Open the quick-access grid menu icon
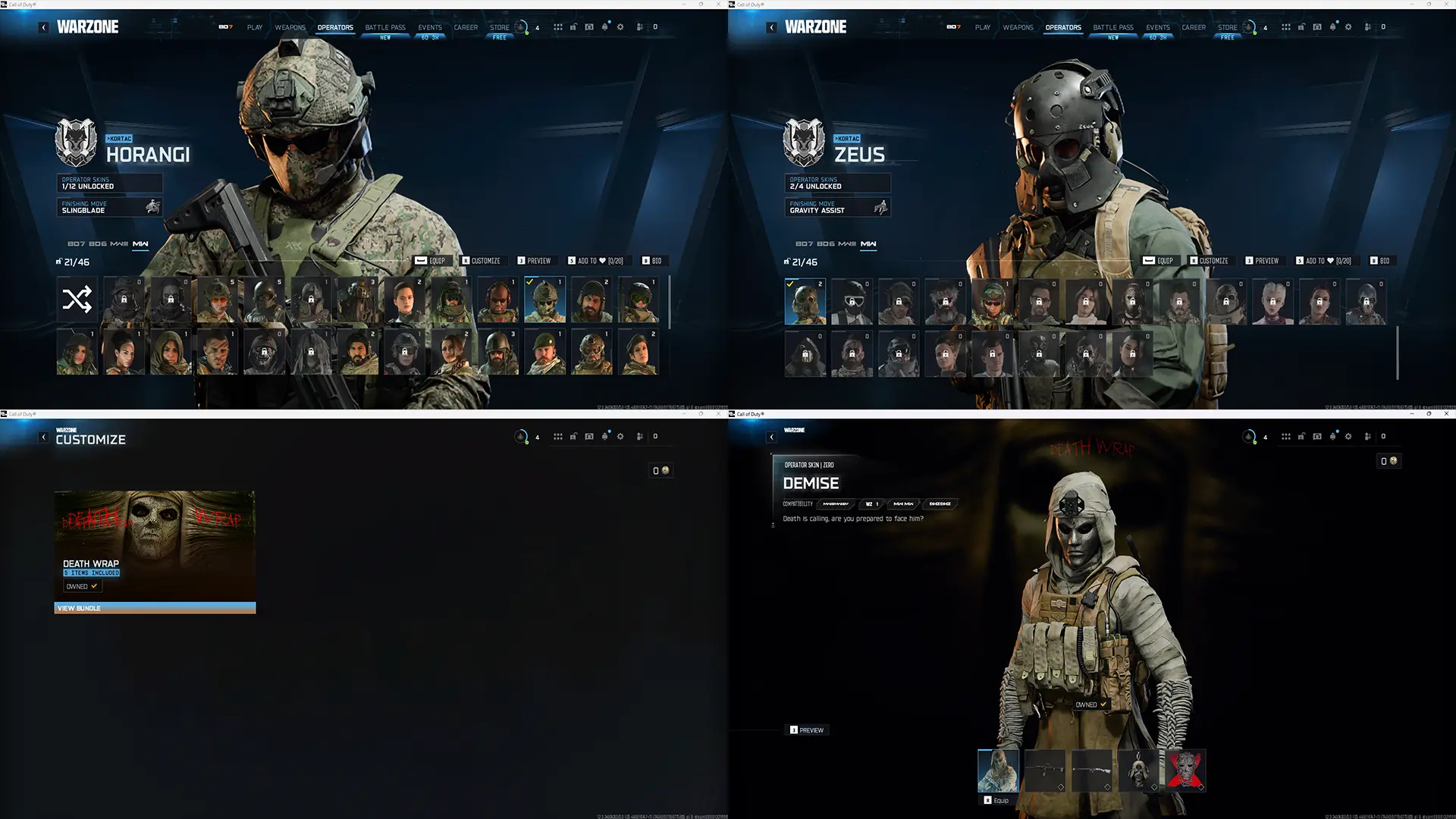The height and width of the screenshot is (819, 1456). 559,27
